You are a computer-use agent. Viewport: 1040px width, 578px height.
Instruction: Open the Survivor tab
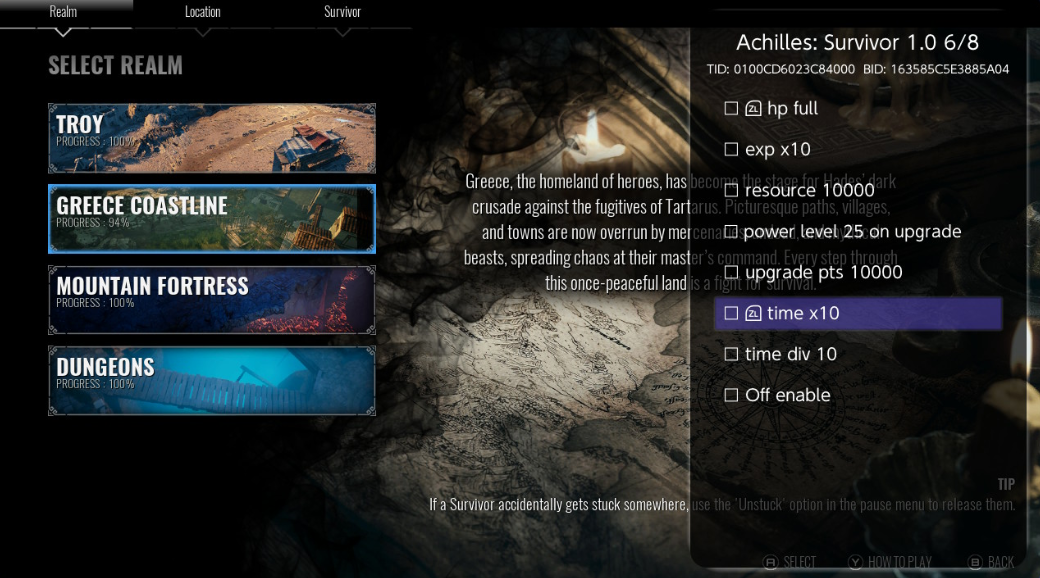343,12
